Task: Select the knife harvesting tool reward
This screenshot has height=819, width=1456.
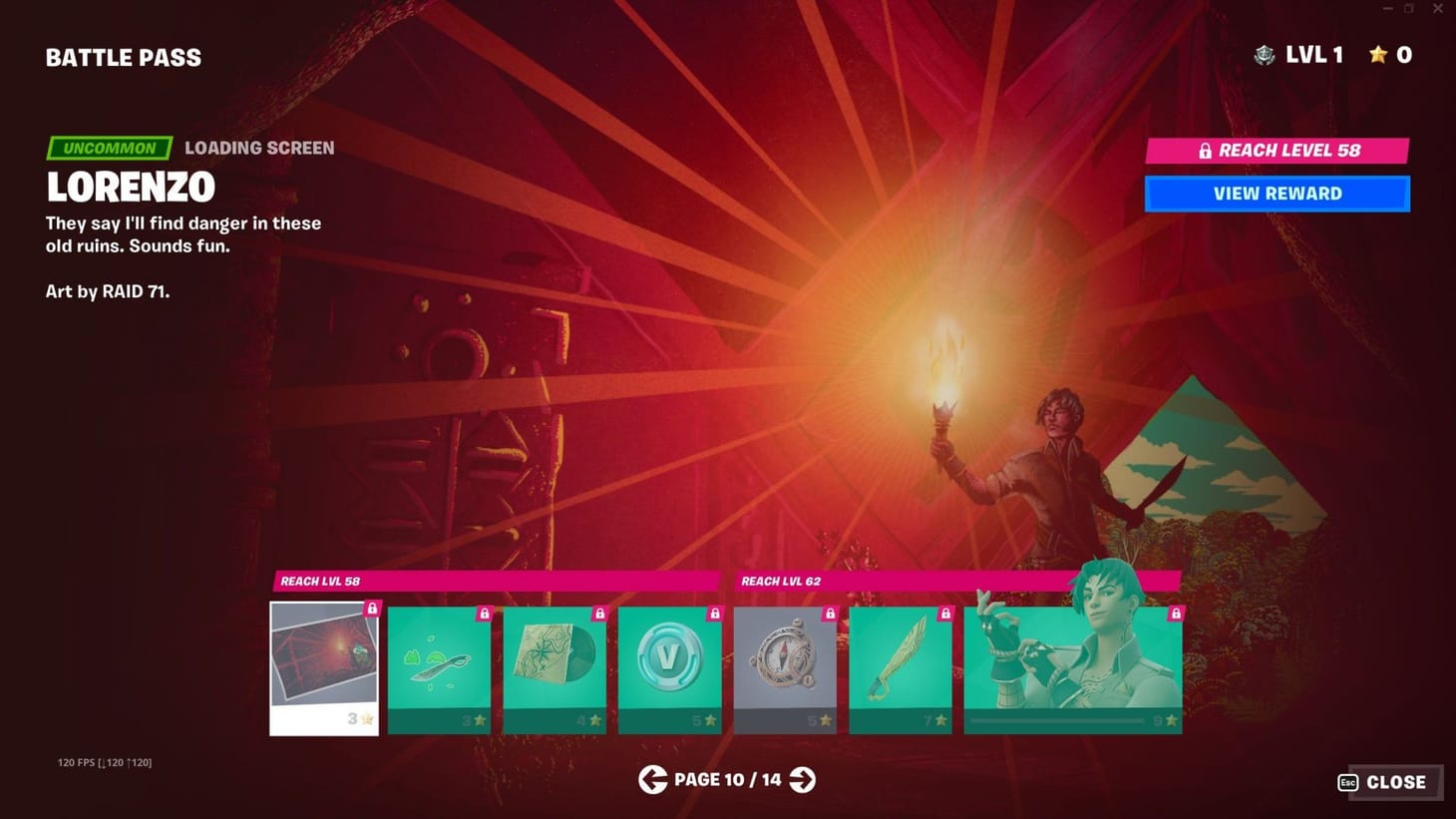Action: point(439,668)
